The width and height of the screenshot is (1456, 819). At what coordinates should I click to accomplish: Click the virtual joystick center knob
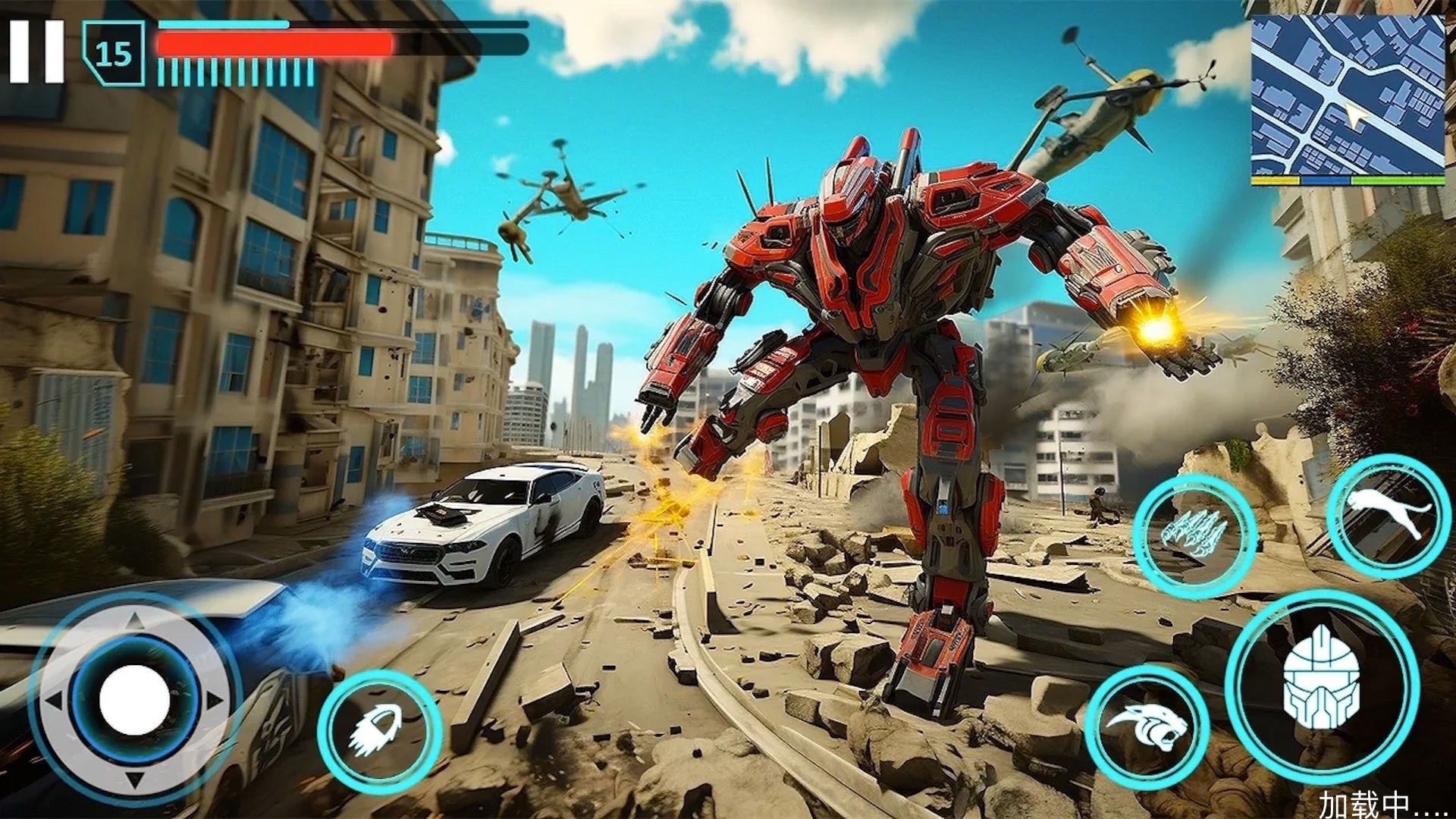pos(134,699)
